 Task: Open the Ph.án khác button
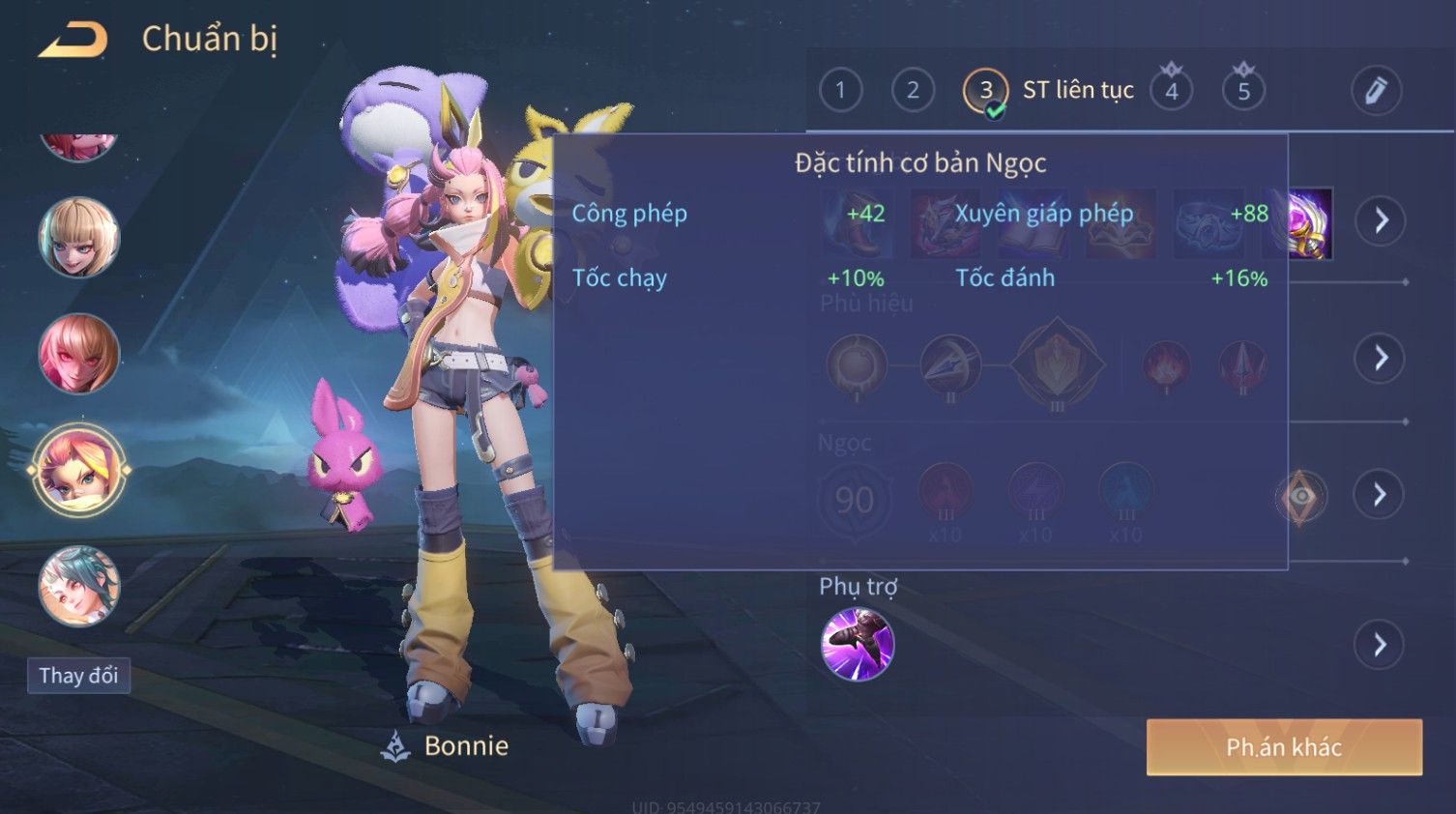click(1283, 746)
